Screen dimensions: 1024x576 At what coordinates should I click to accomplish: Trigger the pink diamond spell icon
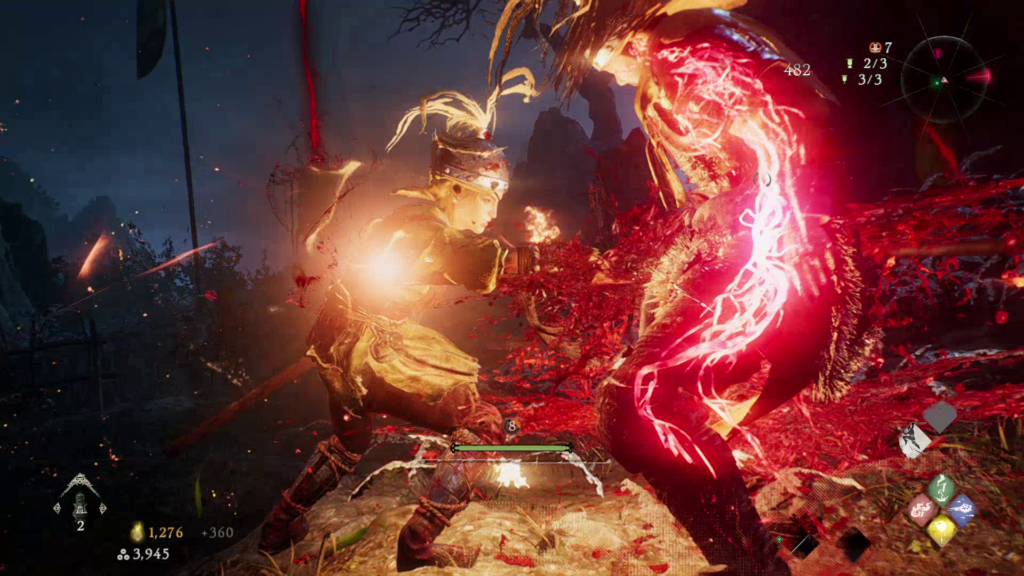coord(921,510)
